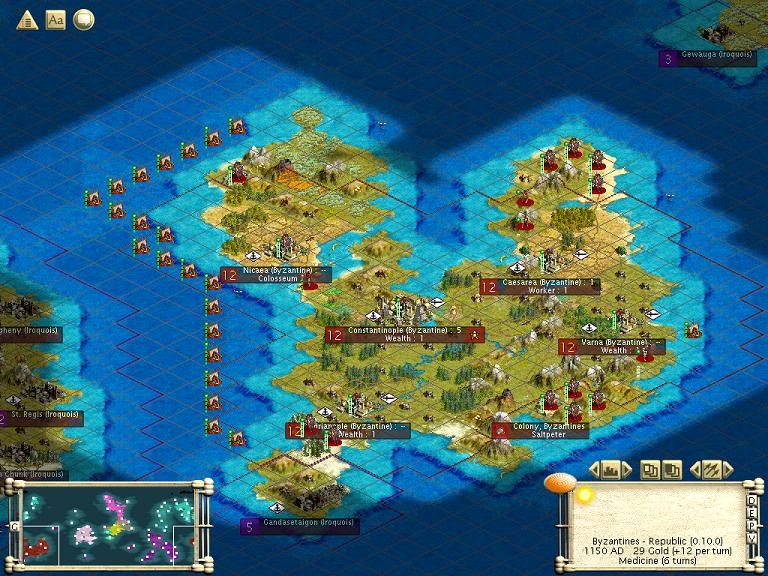Select next unit with right arrow
This screenshot has height=576, width=768.
click(x=730, y=469)
